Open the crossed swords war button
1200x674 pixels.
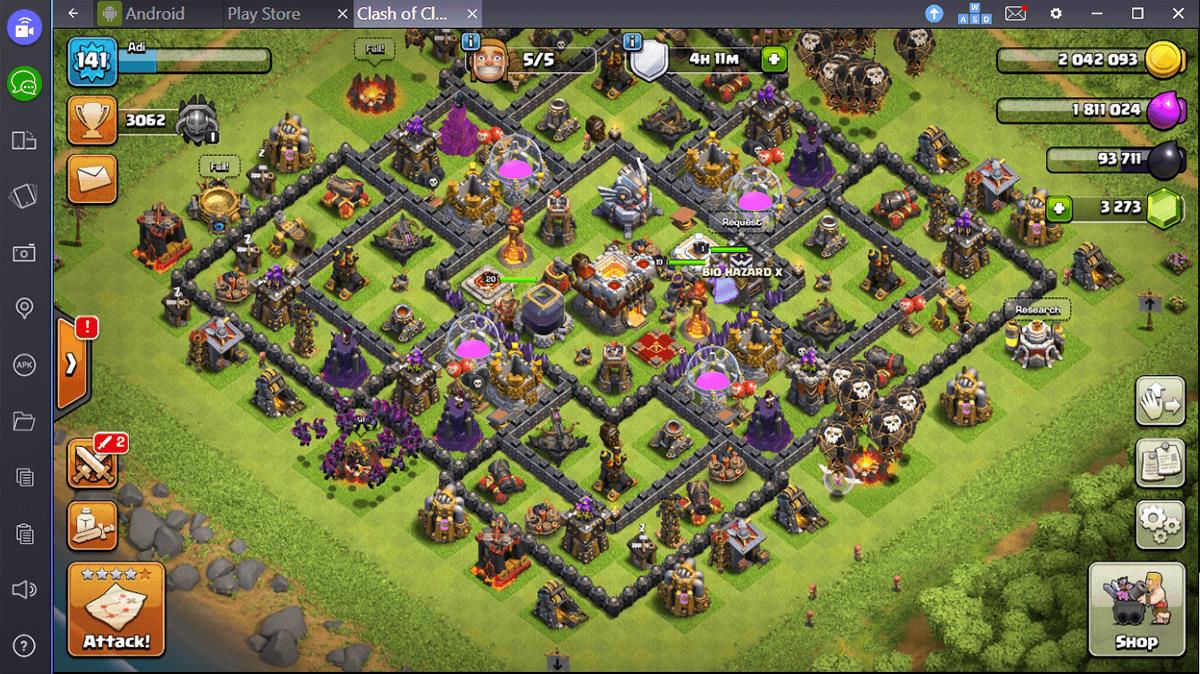point(93,463)
